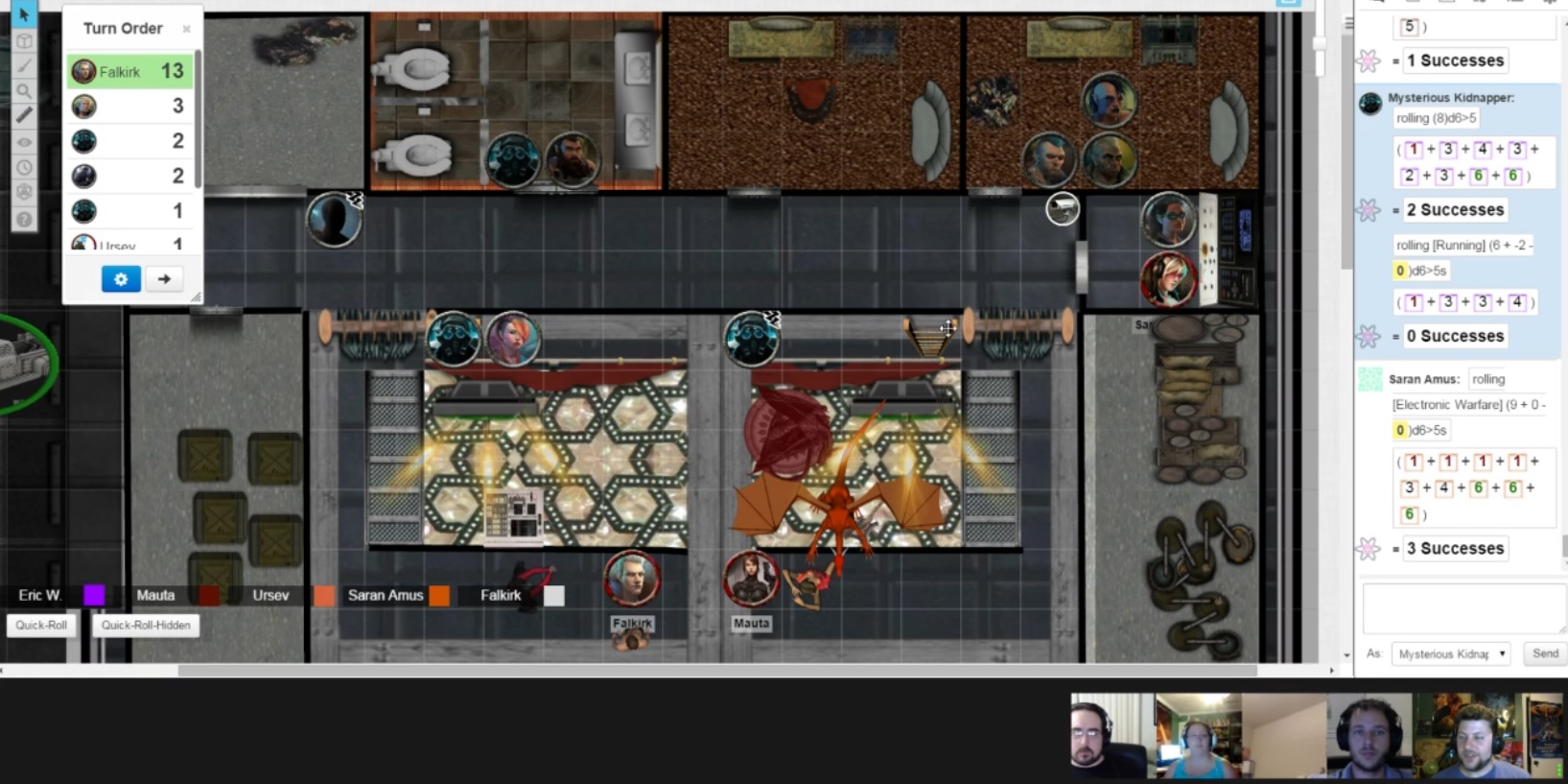The height and width of the screenshot is (784, 1568).
Task: Open Roll20 help via question mark icon
Action: coord(25,218)
